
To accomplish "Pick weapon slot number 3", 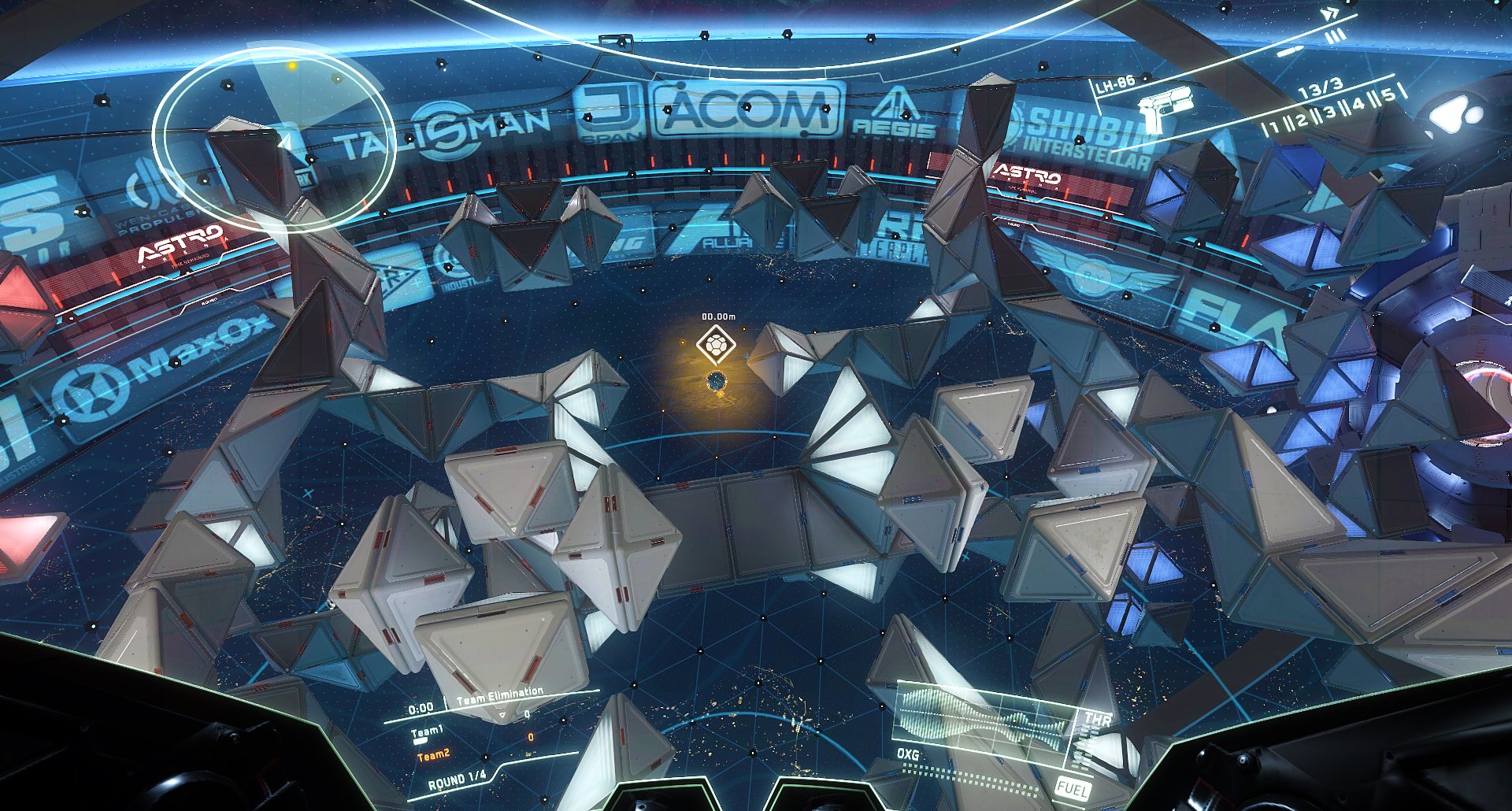I will tap(1330, 111).
